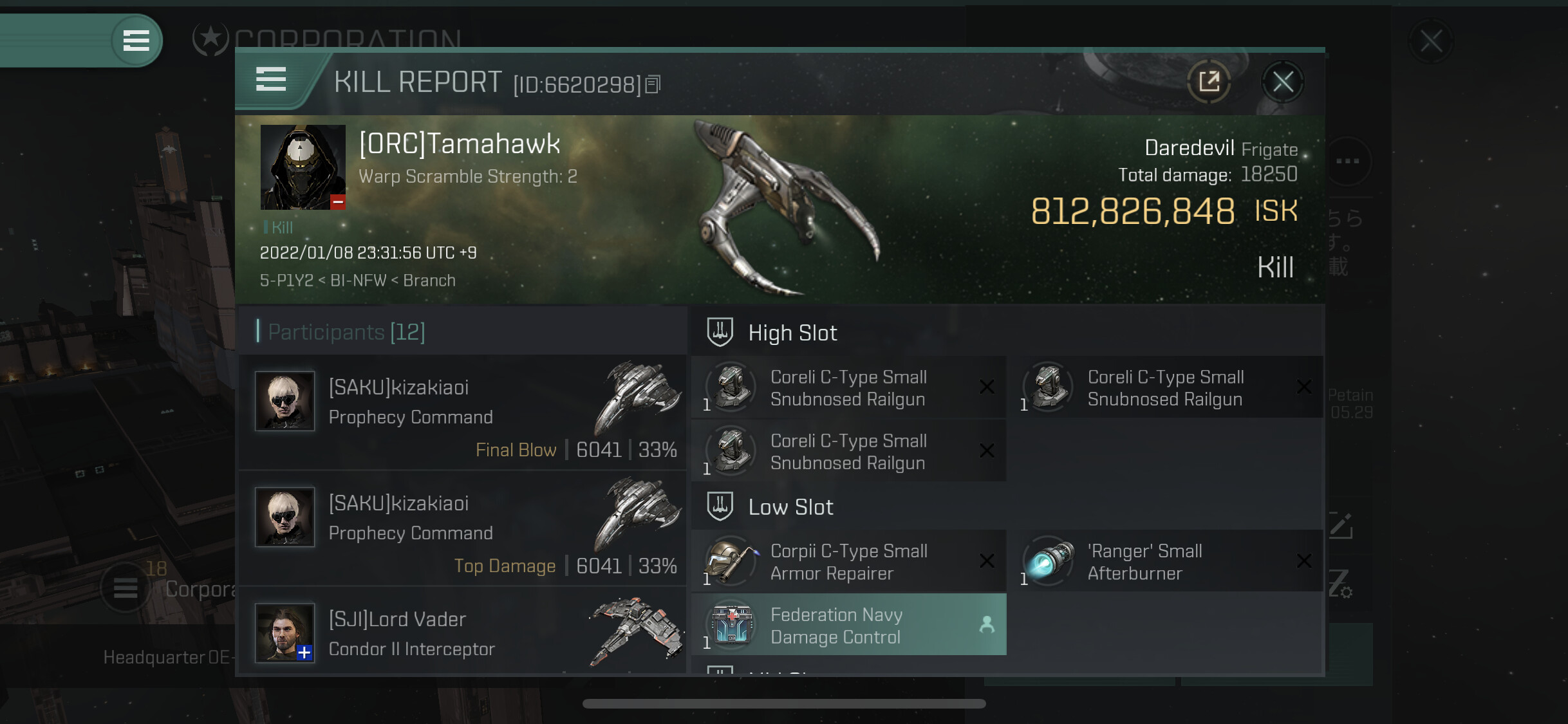The width and height of the screenshot is (1568, 724).
Task: Select the Corpii C-Type Small Armor Repairer
Action: (848, 562)
